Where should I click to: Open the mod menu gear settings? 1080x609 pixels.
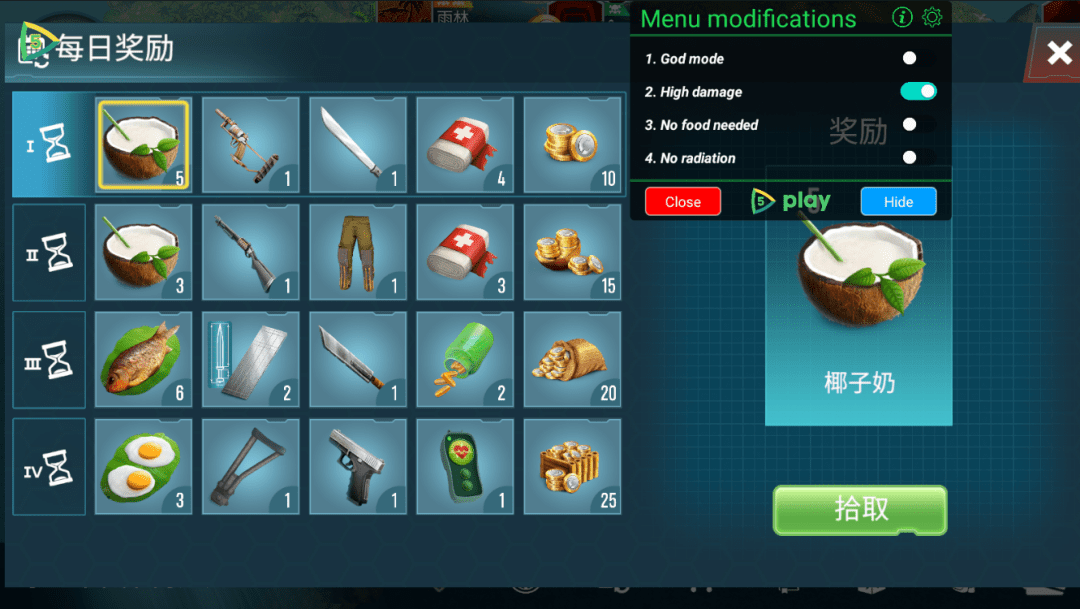pos(932,18)
